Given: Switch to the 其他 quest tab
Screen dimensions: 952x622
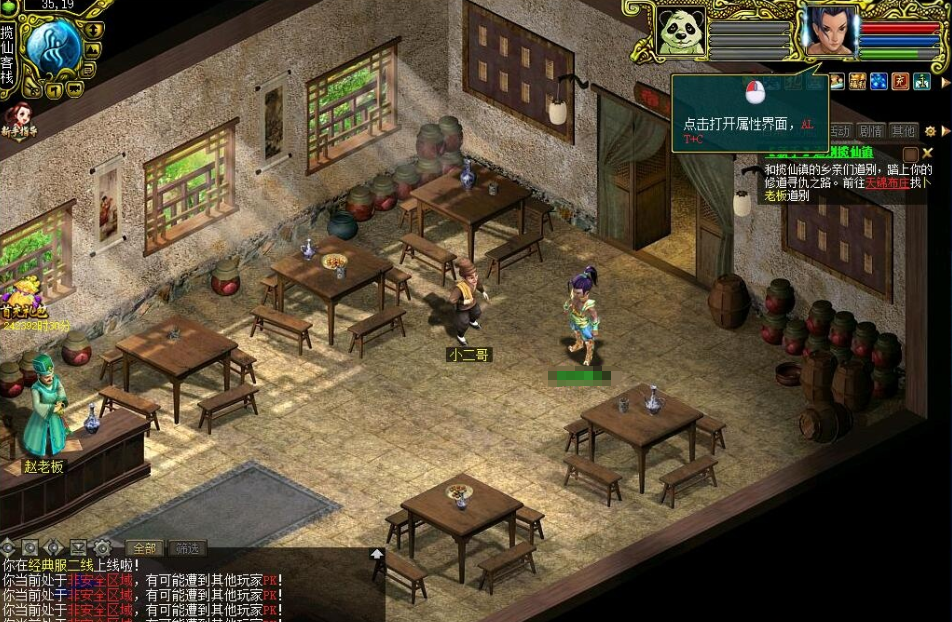Looking at the screenshot, I should 903,131.
